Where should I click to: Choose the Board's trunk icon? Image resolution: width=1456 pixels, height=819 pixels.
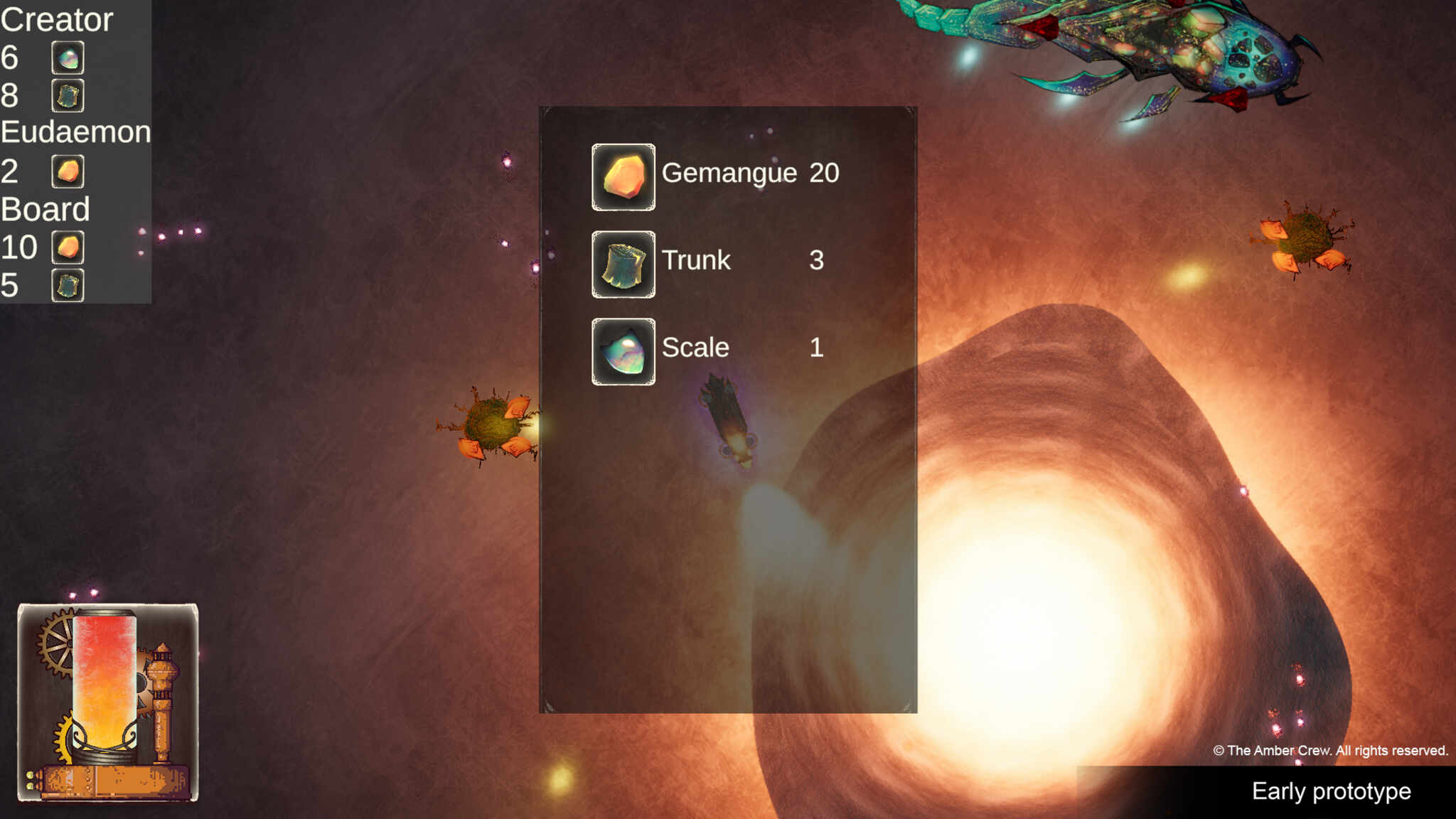click(x=68, y=285)
